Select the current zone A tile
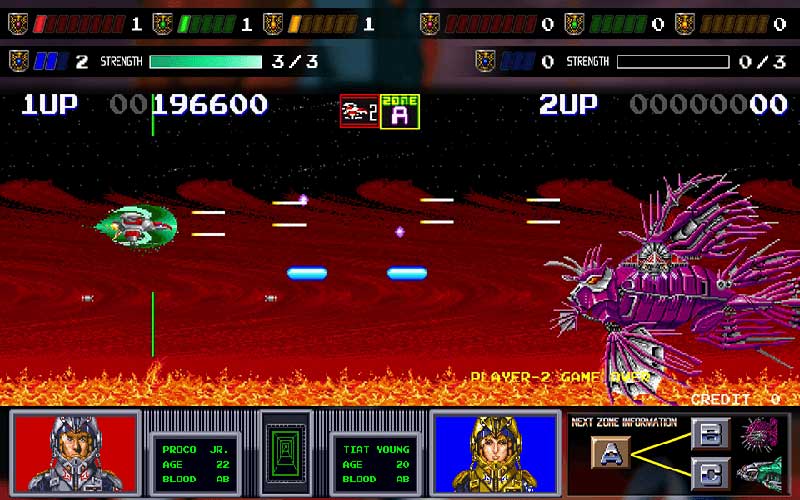800x500 pixels. point(611,452)
